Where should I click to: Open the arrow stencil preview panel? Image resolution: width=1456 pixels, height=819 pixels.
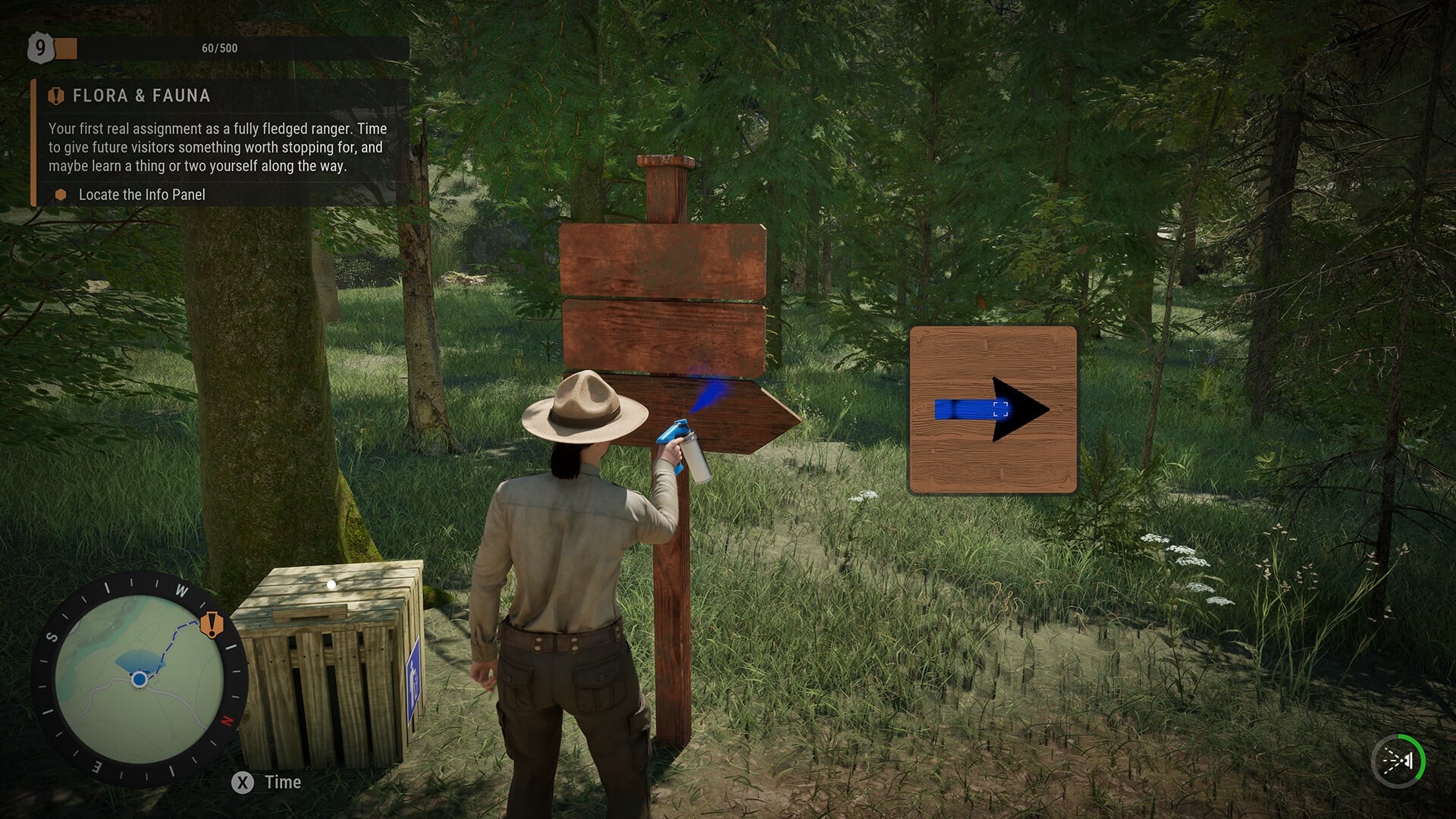[992, 409]
